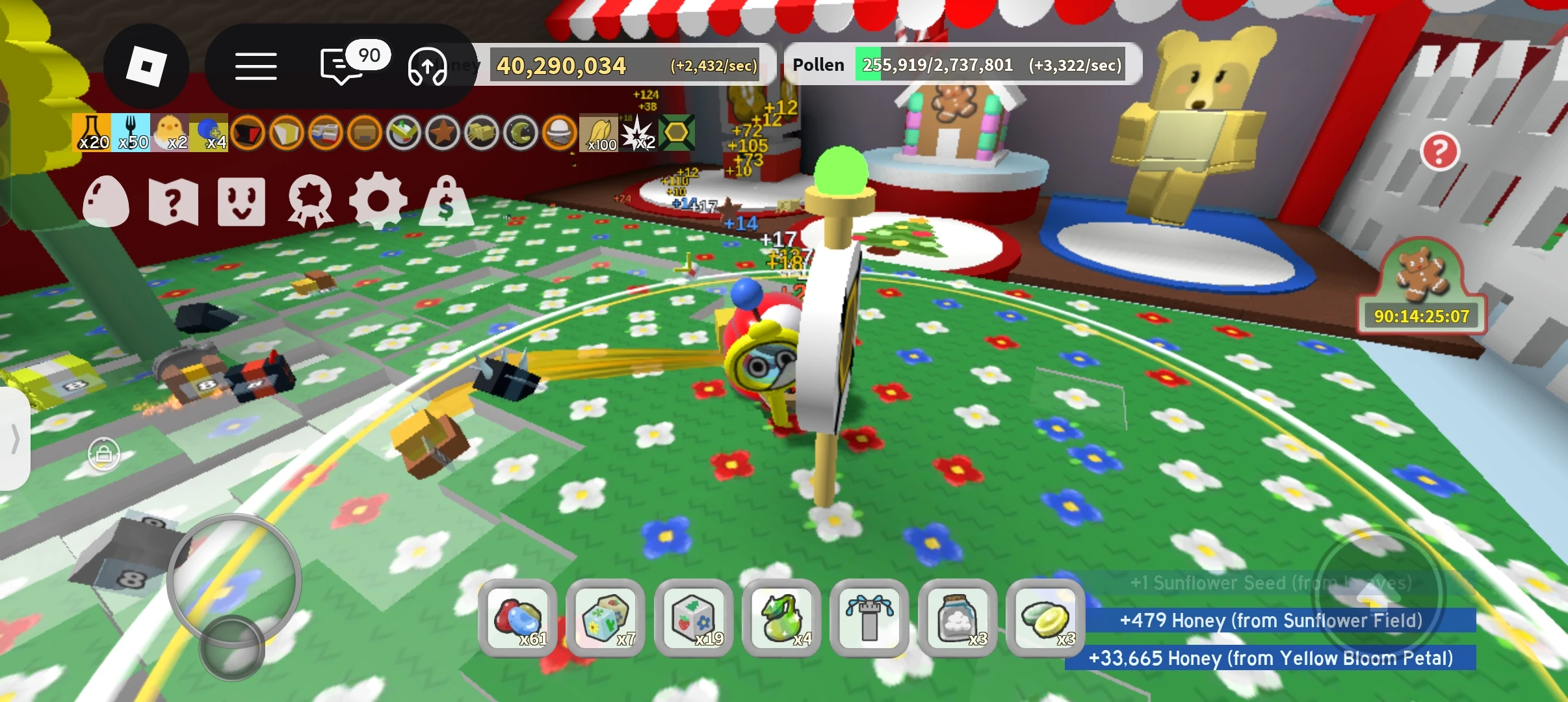Image resolution: width=1568 pixels, height=702 pixels.
Task: Open the egg inventory panel
Action: tap(106, 201)
